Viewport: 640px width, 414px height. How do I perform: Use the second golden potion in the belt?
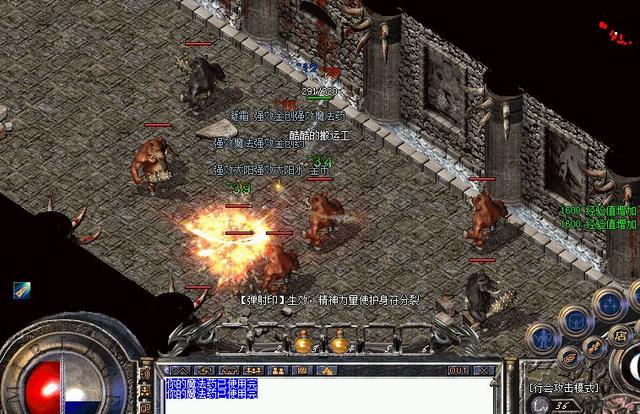point(338,343)
